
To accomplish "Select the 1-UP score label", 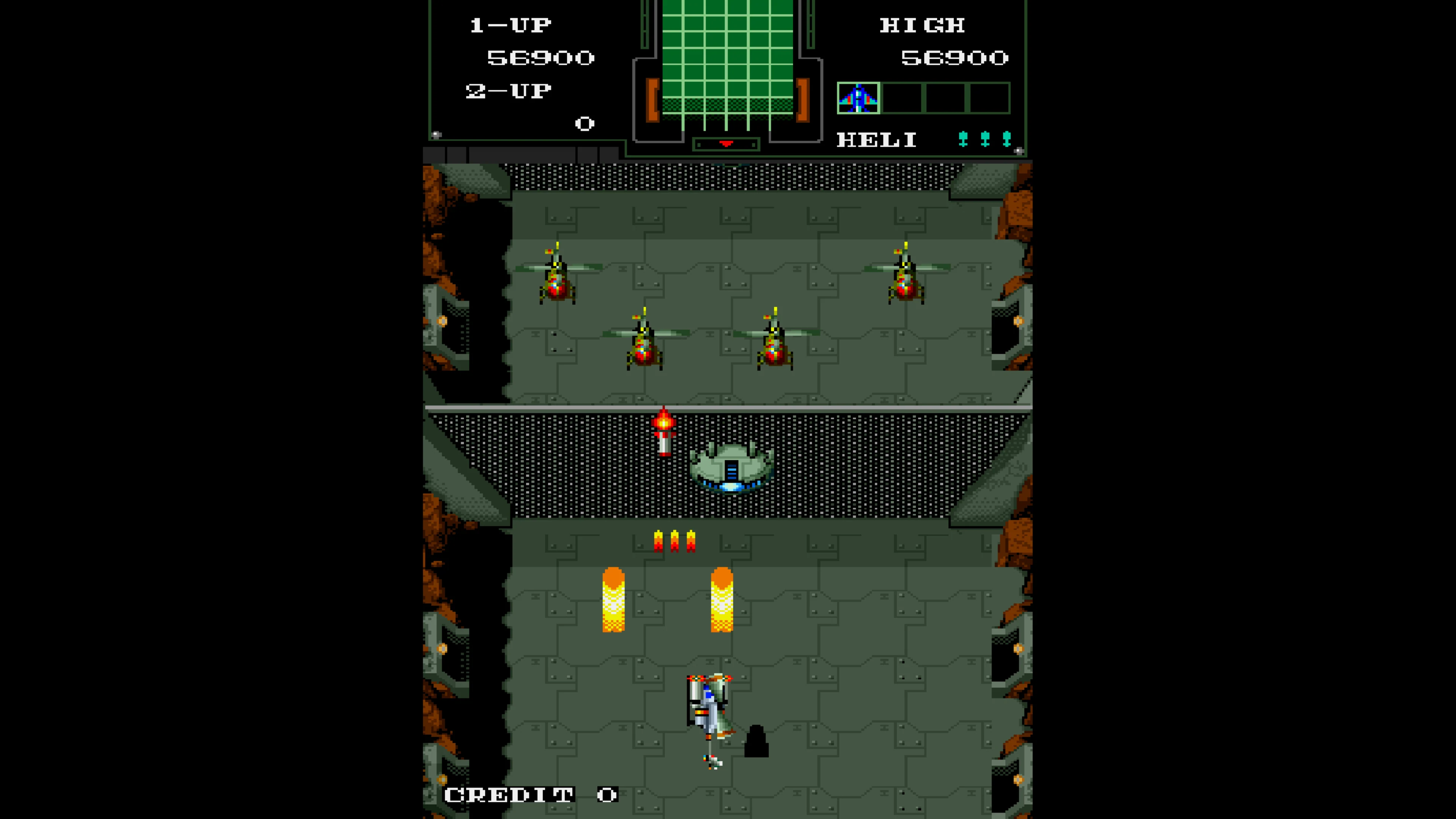I will point(510,24).
